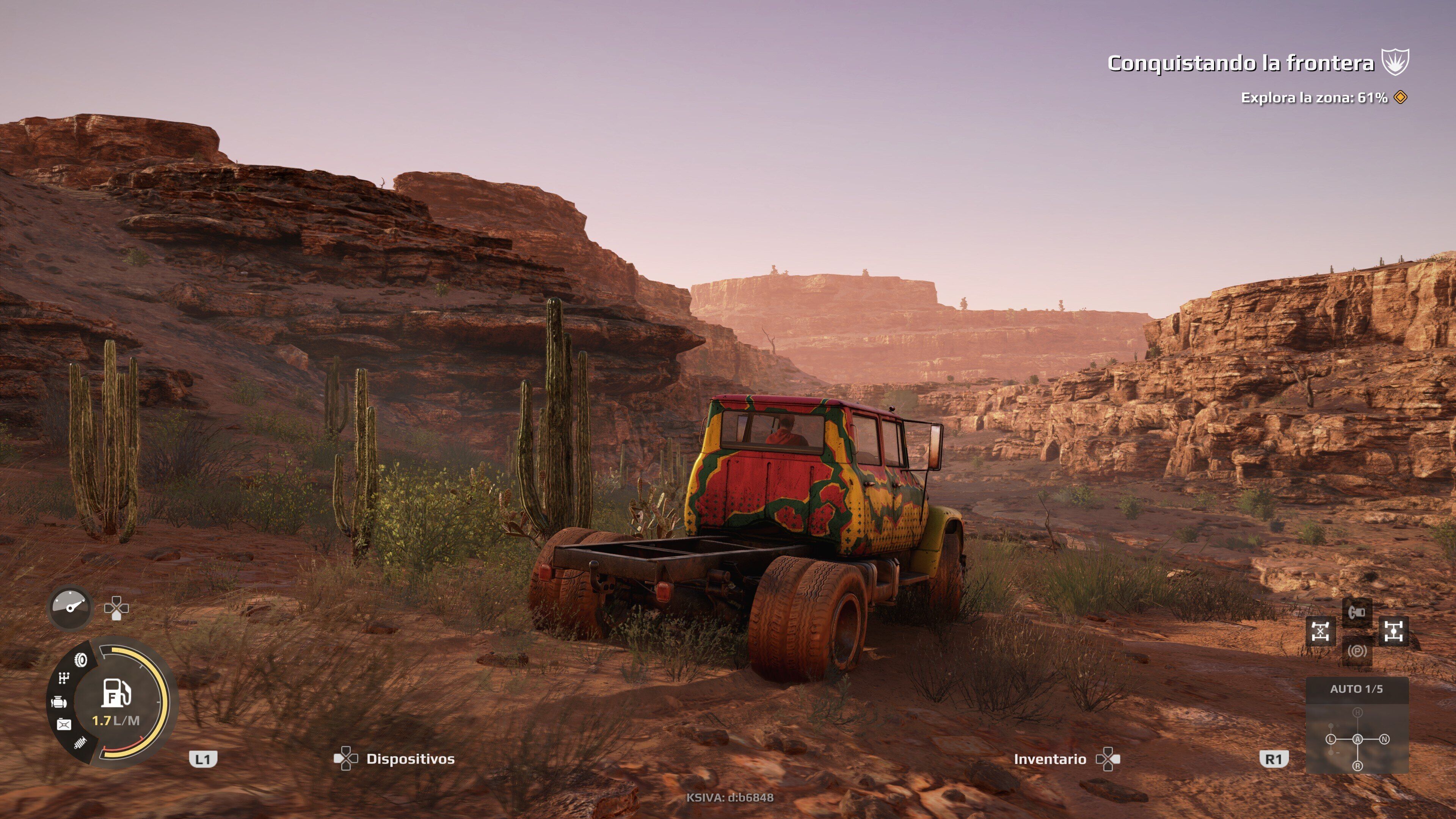Select the Explora la zona objective
The height and width of the screenshot is (819, 1456).
pos(1314,98)
